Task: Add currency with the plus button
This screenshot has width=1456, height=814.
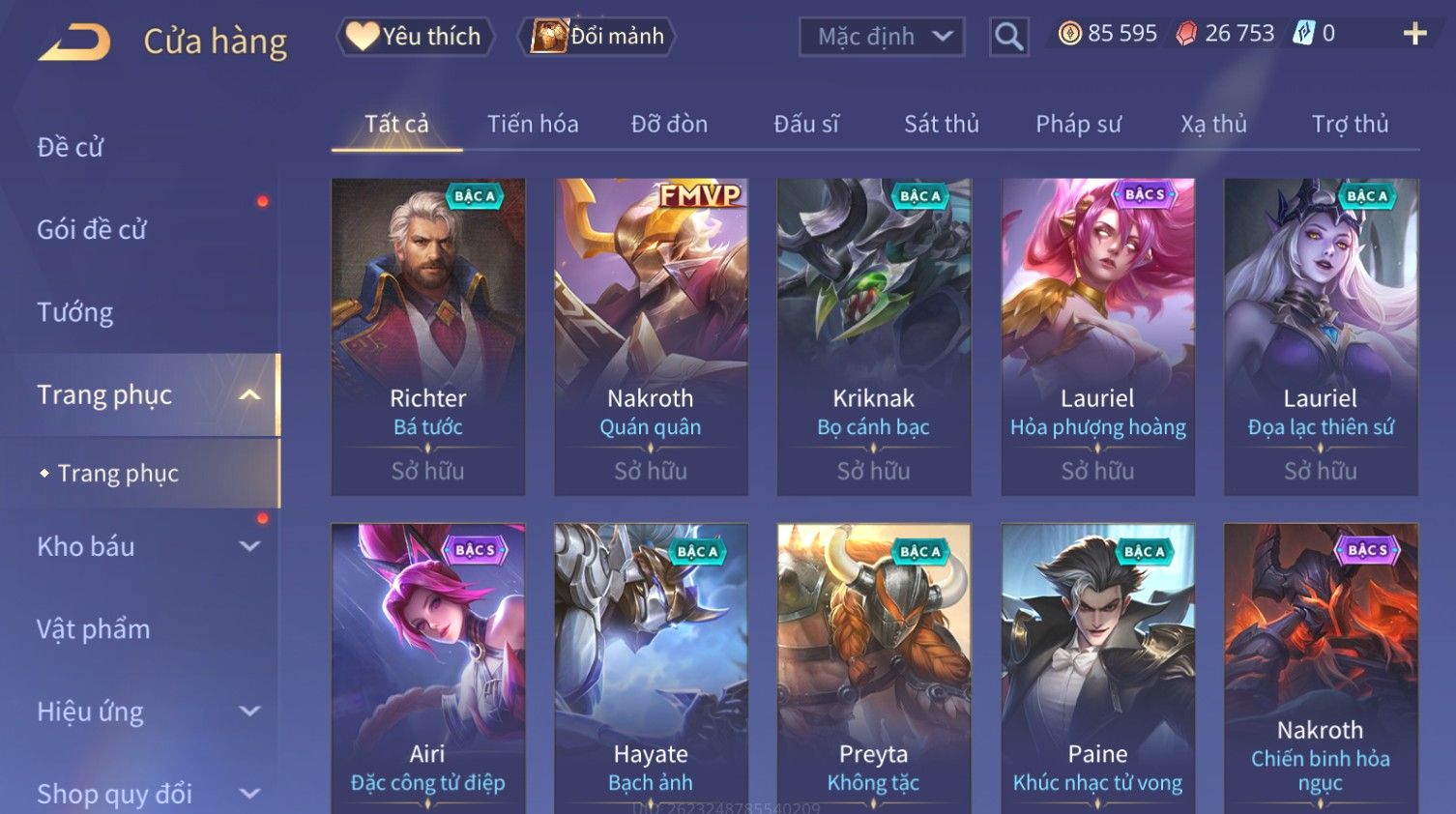Action: (x=1414, y=34)
